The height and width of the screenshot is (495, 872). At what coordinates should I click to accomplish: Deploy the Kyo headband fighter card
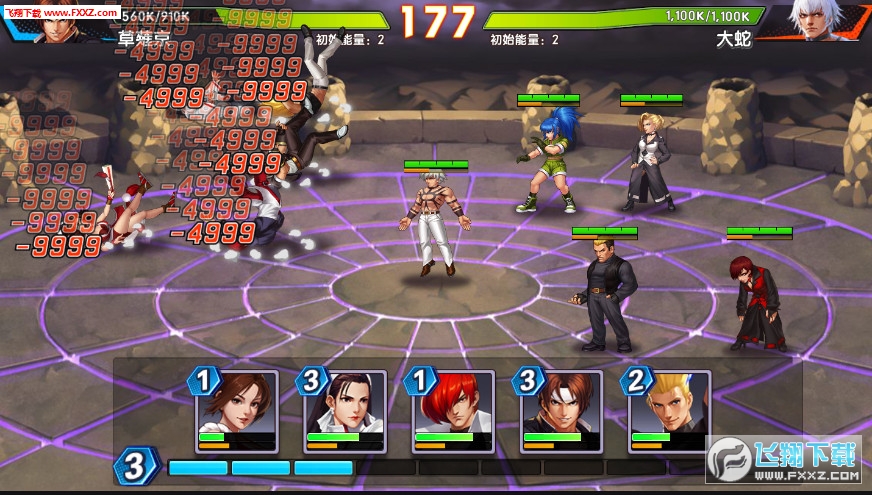(560, 407)
